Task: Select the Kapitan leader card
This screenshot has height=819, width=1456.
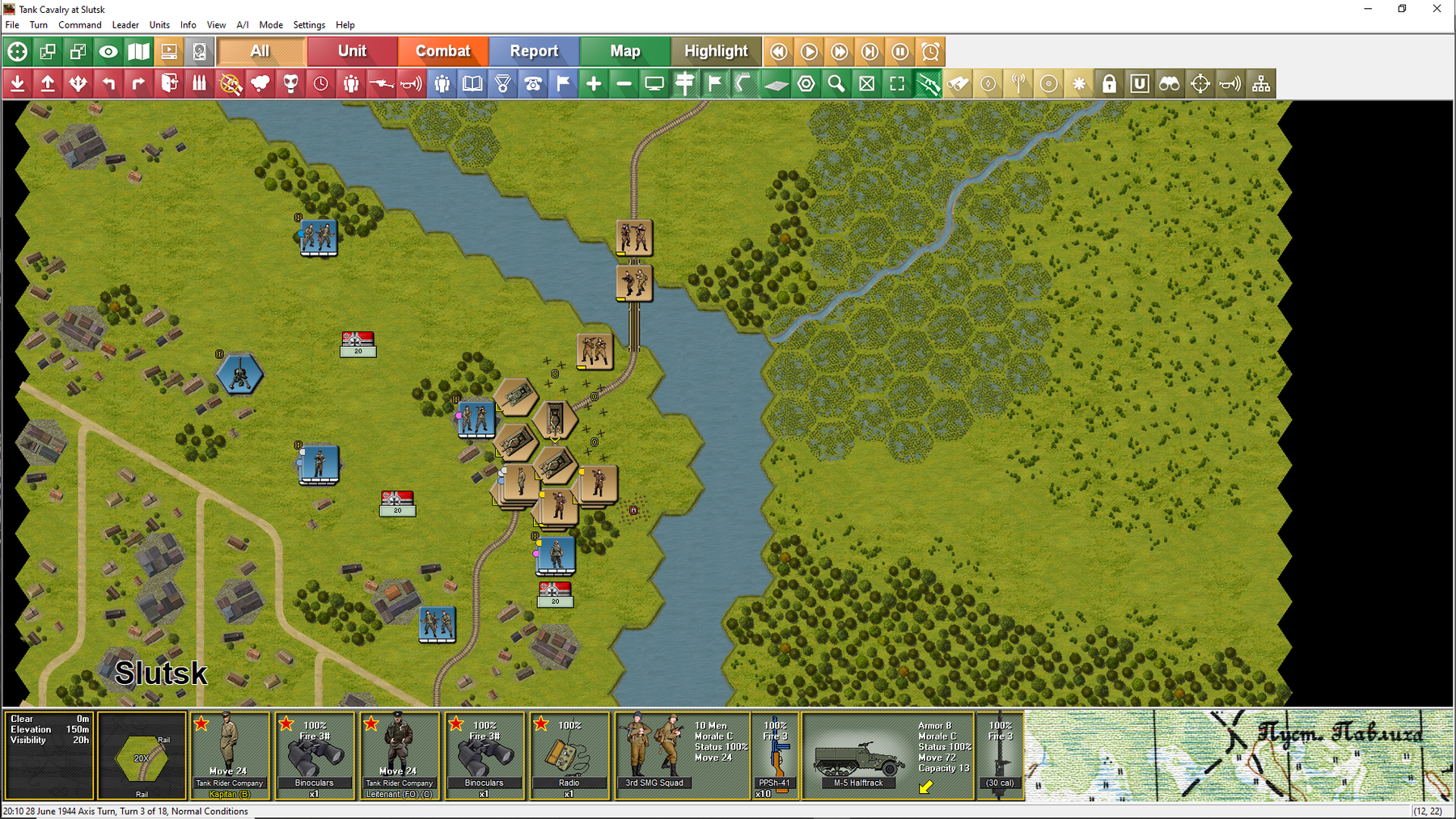Action: (230, 755)
